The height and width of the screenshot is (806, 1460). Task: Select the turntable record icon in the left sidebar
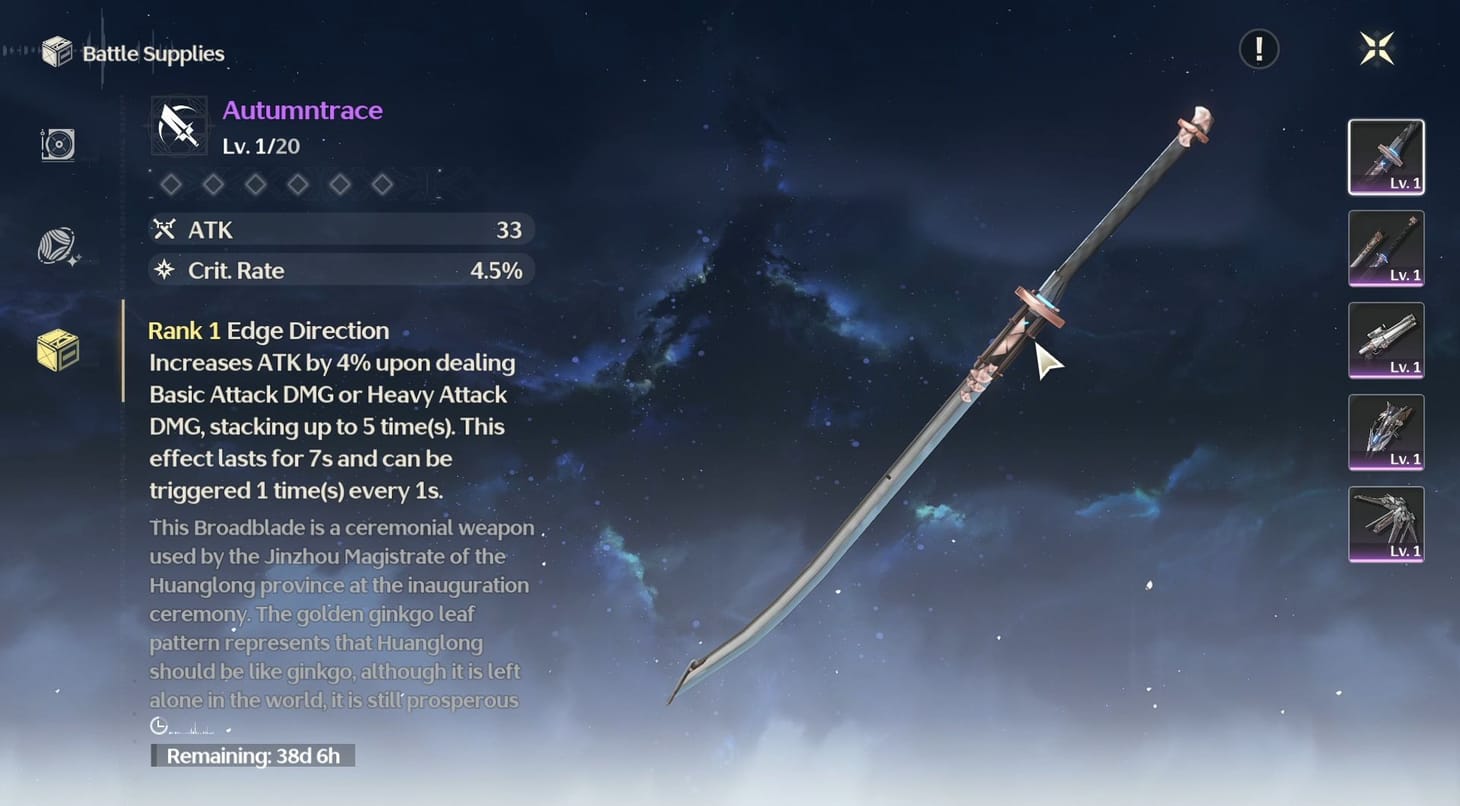57,145
